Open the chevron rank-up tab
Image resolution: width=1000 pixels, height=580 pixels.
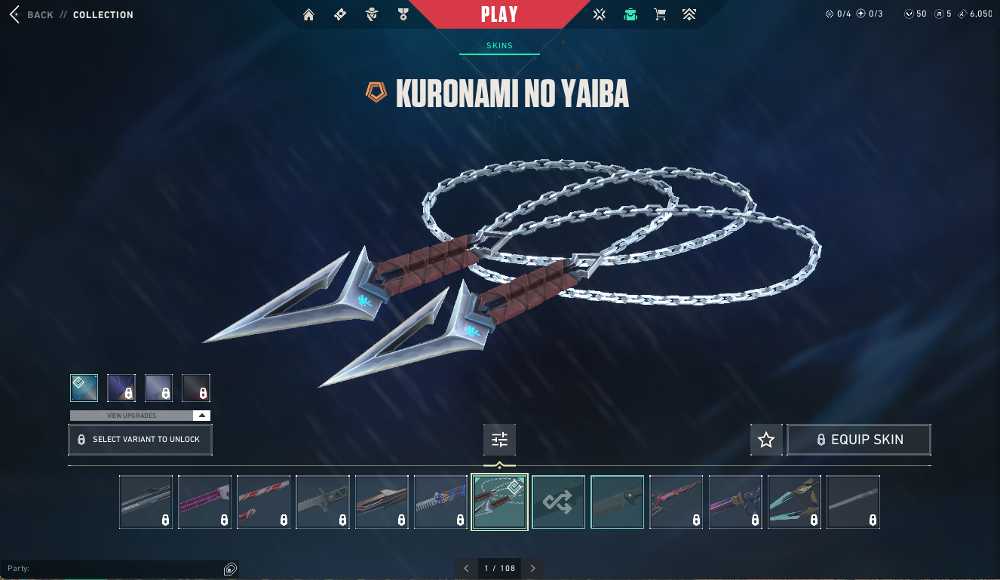[x=690, y=15]
